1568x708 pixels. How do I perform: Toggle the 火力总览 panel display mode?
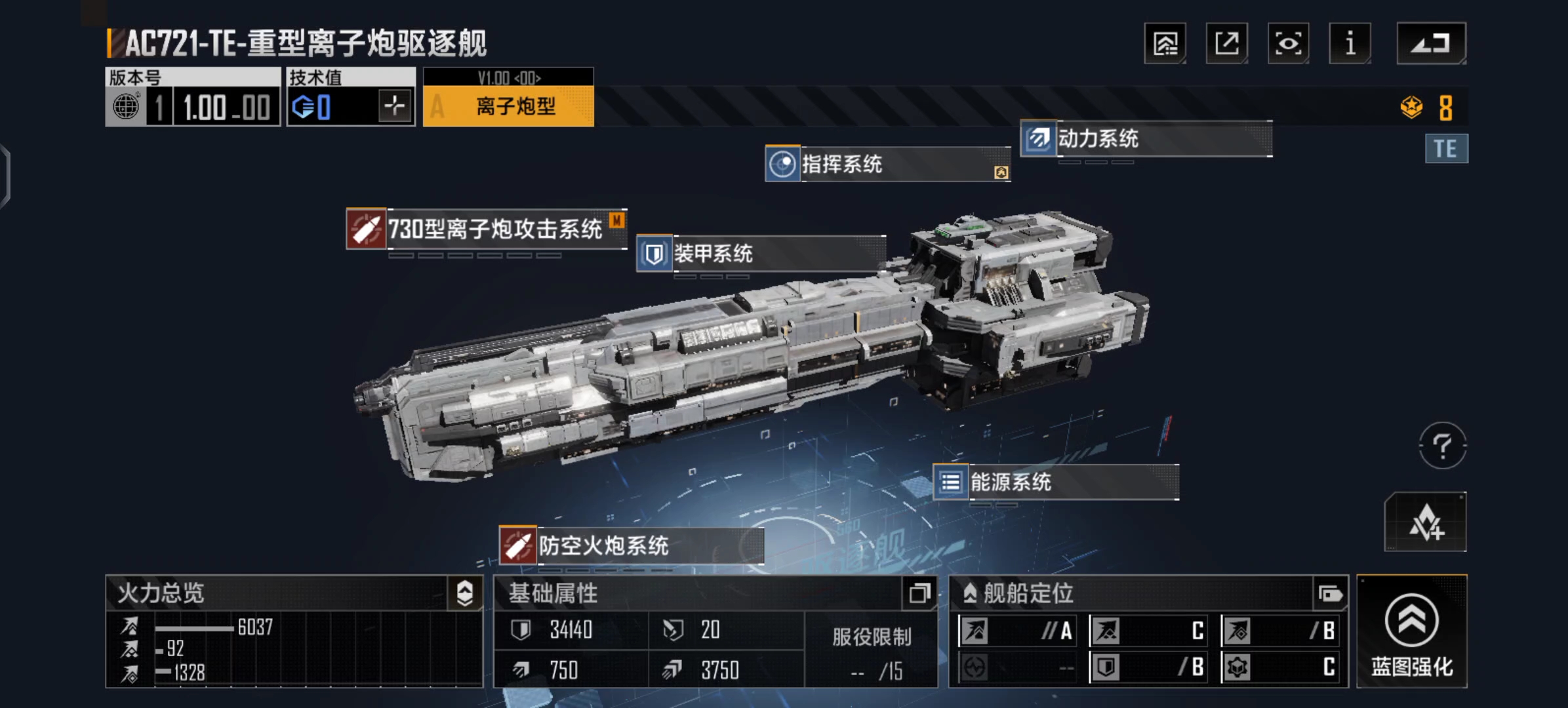(x=466, y=593)
